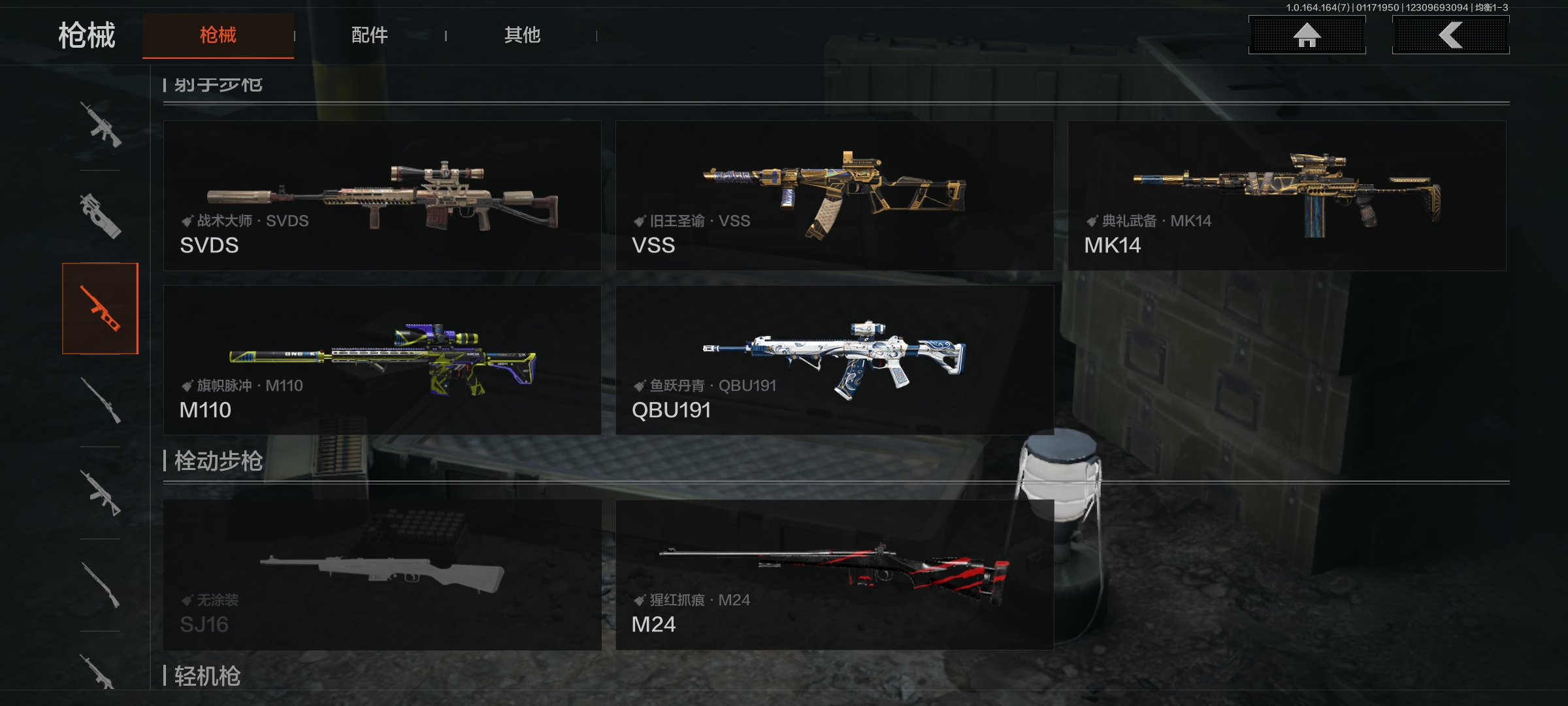This screenshot has height=706, width=1568.
Task: Pick the QBU191 weapon card
Action: pos(834,360)
